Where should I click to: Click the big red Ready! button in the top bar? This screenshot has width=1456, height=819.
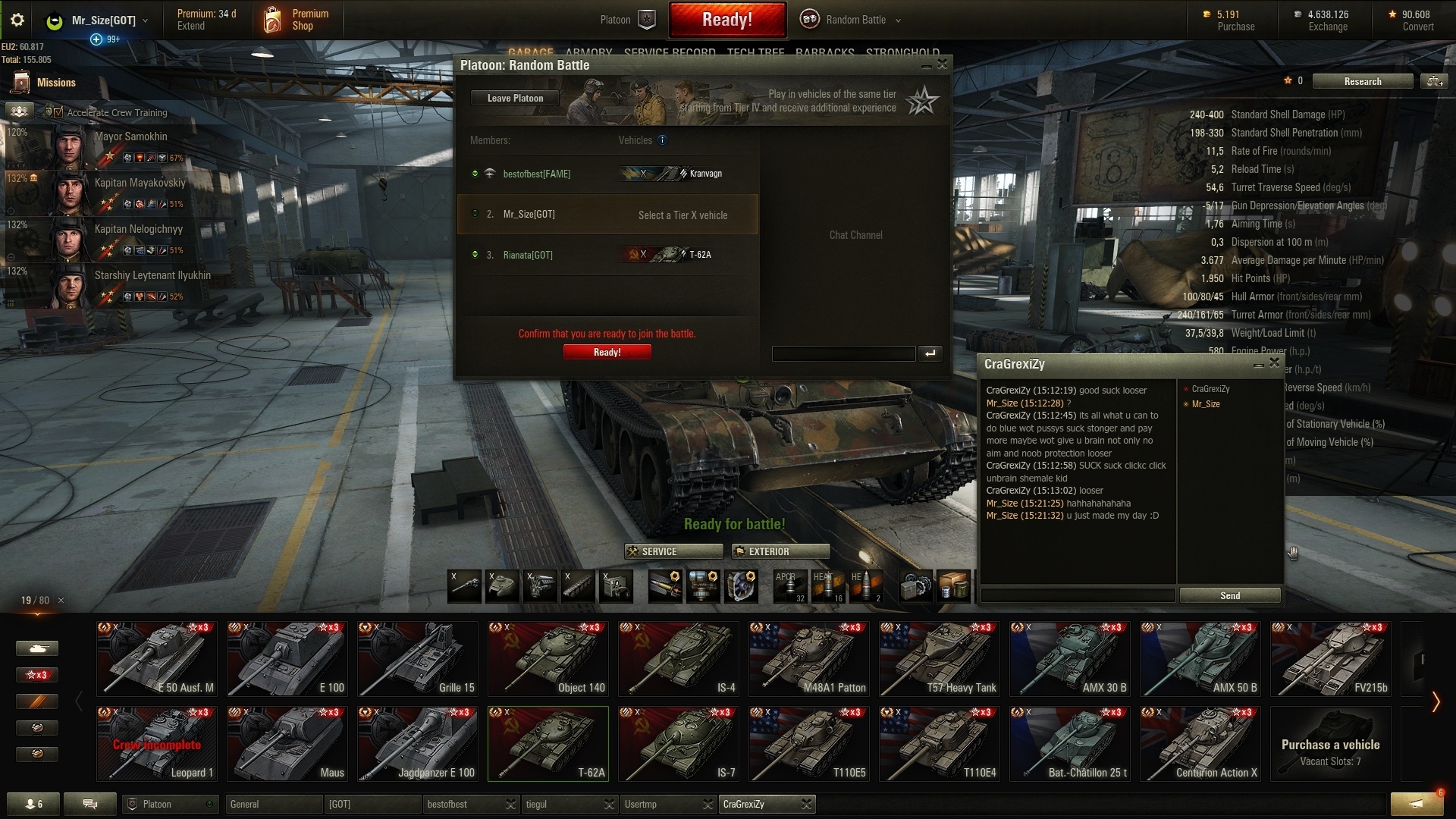click(x=726, y=20)
